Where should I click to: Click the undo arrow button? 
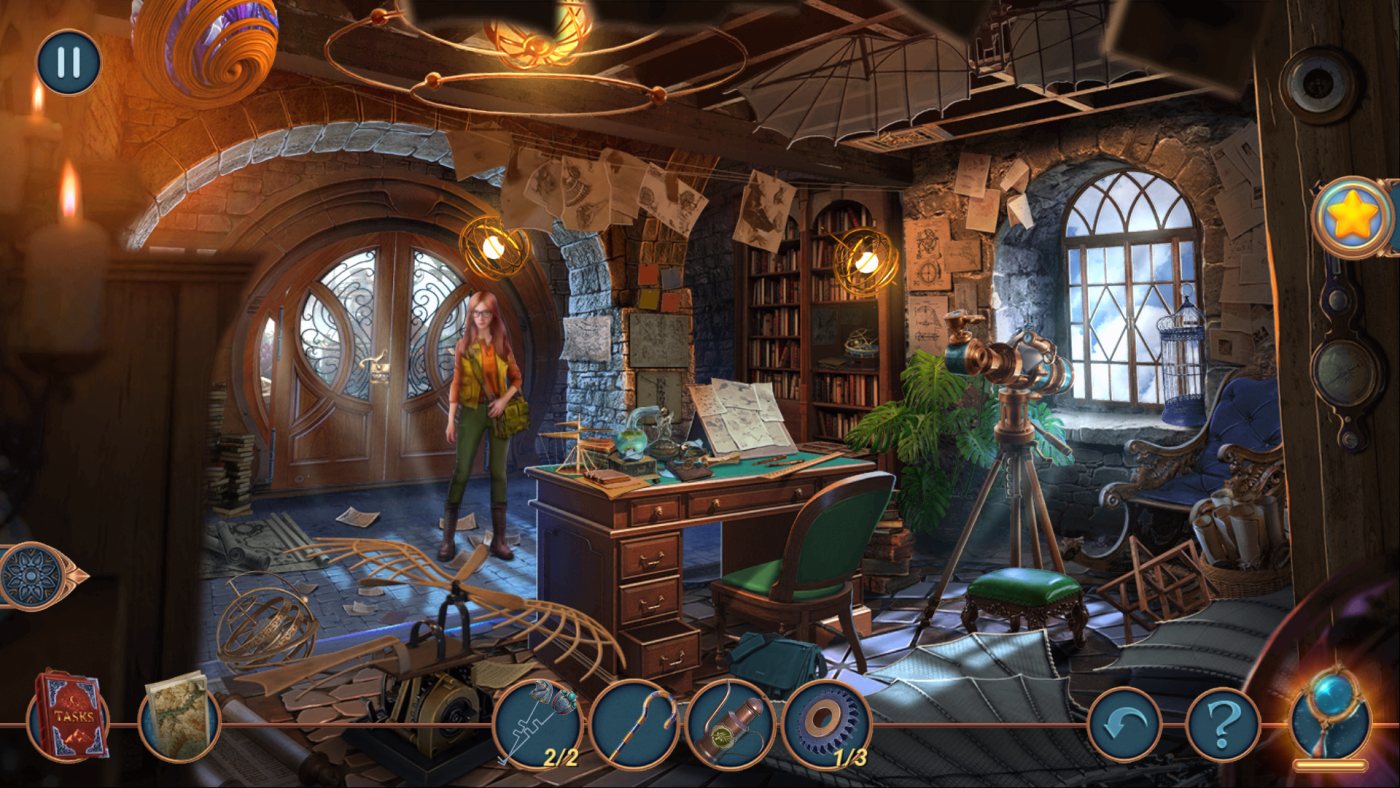pos(1124,725)
